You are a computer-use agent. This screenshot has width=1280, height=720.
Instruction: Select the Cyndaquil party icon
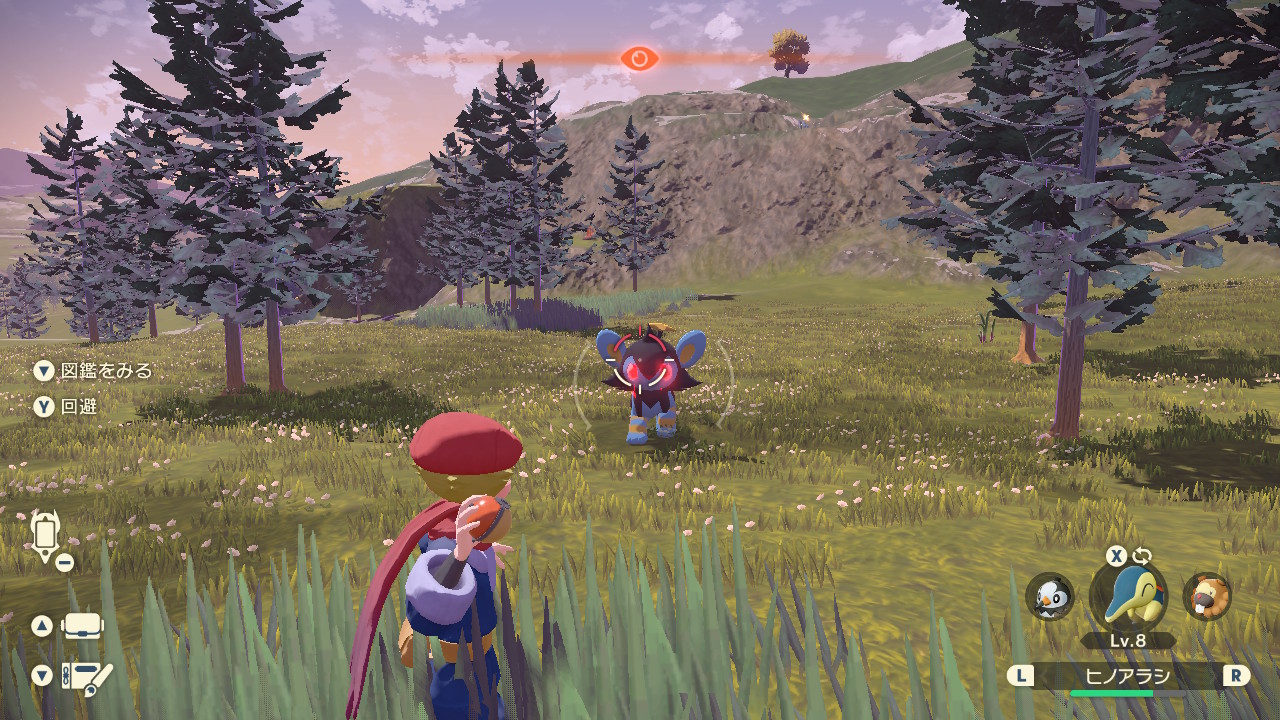click(1128, 597)
